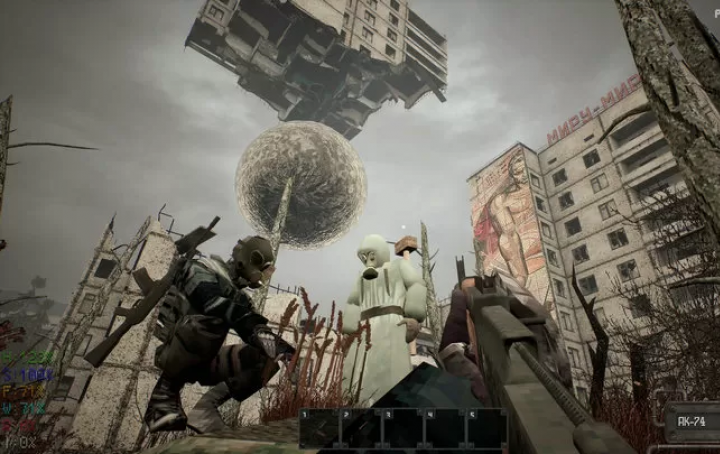Select hotbar slot 2
Viewport: 720px width, 454px height.
[361, 428]
